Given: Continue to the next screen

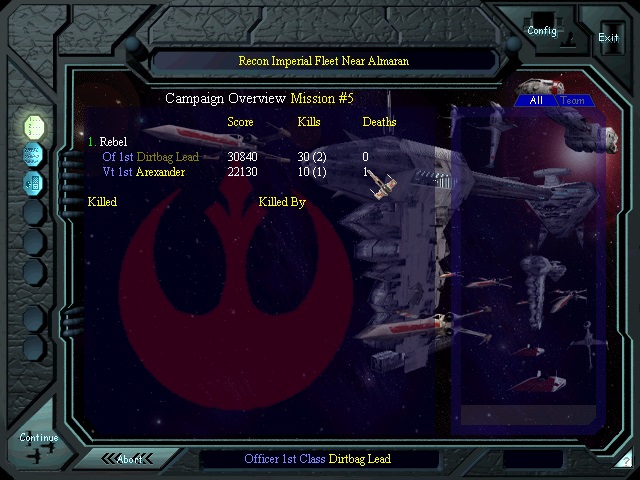Looking at the screenshot, I should 38,438.
